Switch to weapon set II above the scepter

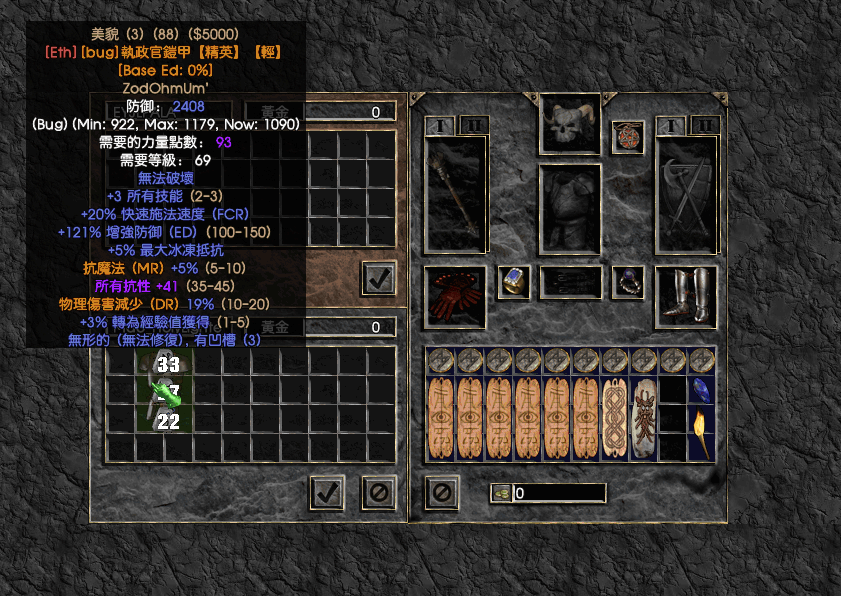pyautogui.click(x=471, y=125)
